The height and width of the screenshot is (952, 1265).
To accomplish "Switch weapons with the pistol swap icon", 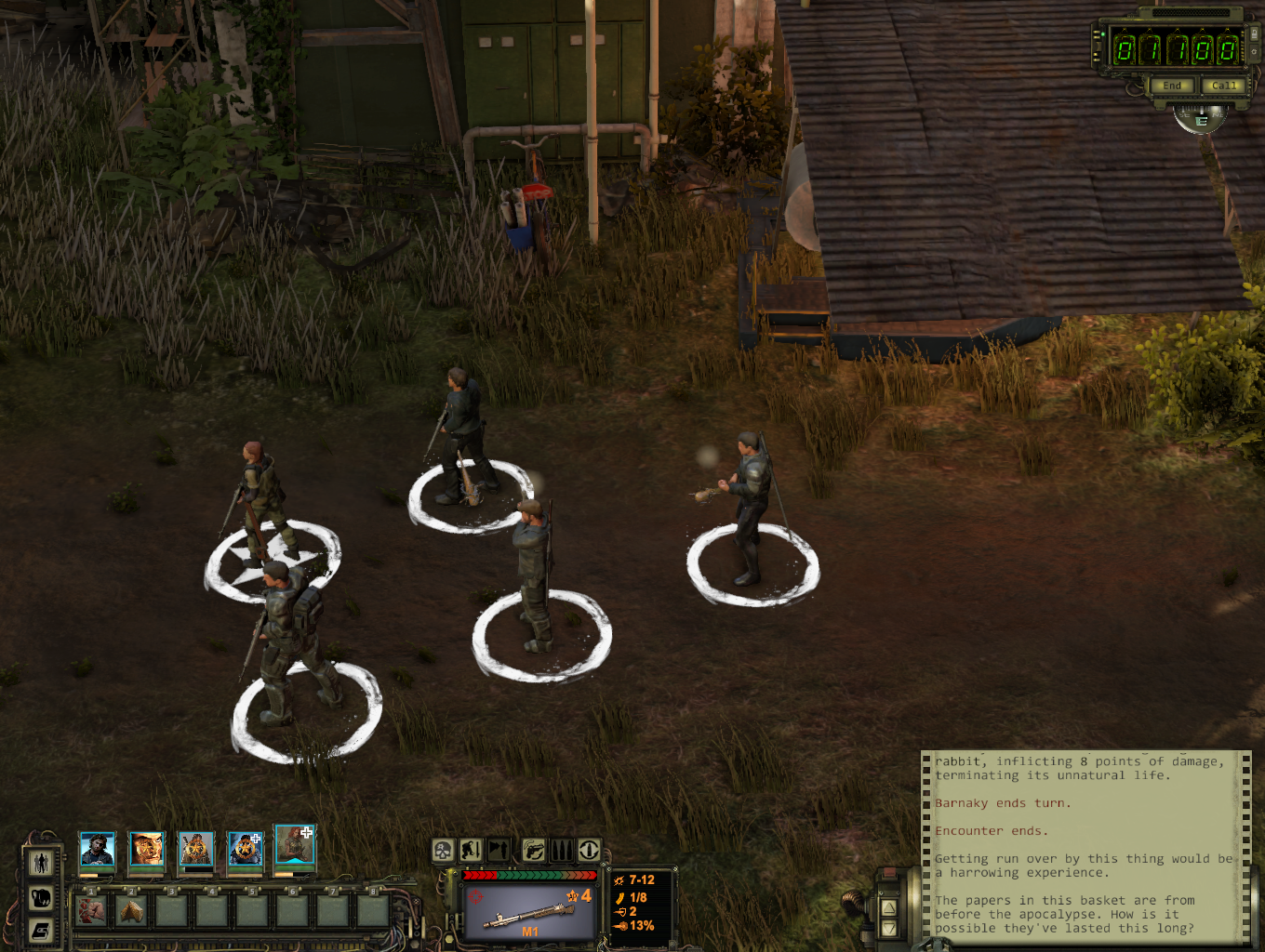I will [x=532, y=850].
